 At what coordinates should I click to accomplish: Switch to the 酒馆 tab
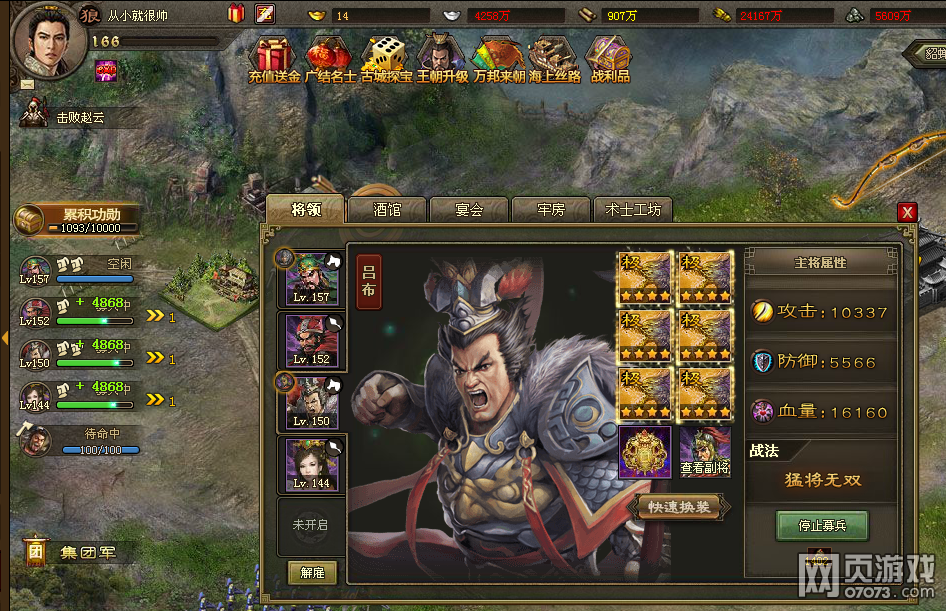click(x=387, y=210)
